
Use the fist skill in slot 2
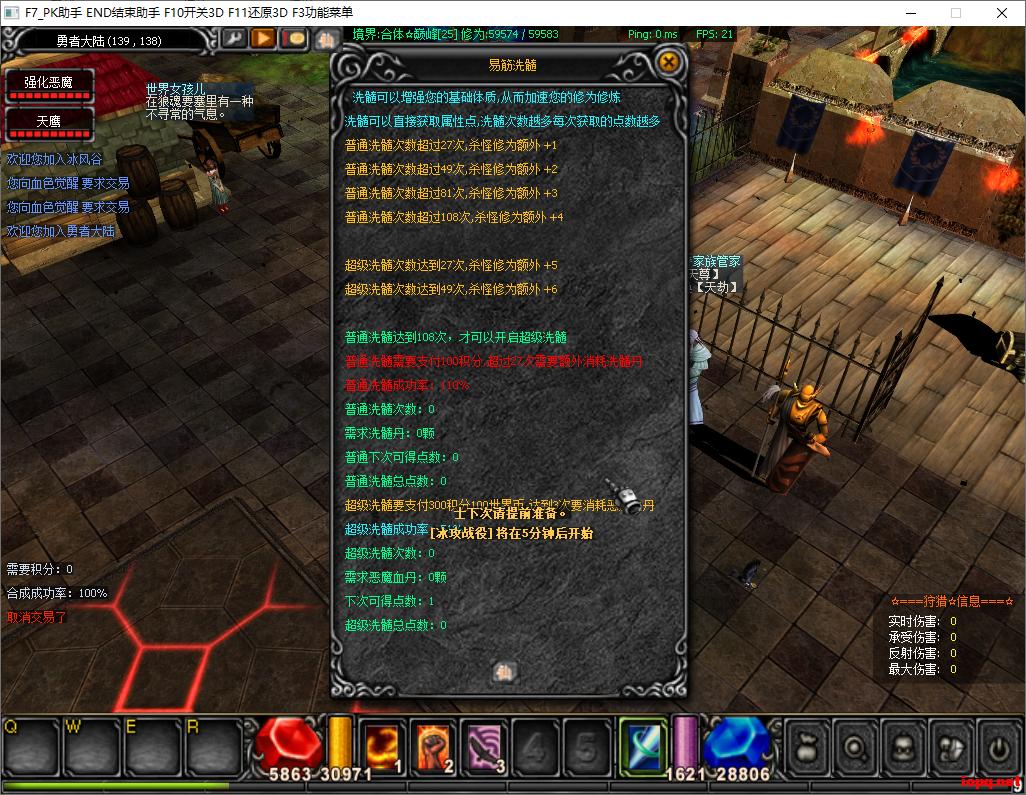(434, 746)
